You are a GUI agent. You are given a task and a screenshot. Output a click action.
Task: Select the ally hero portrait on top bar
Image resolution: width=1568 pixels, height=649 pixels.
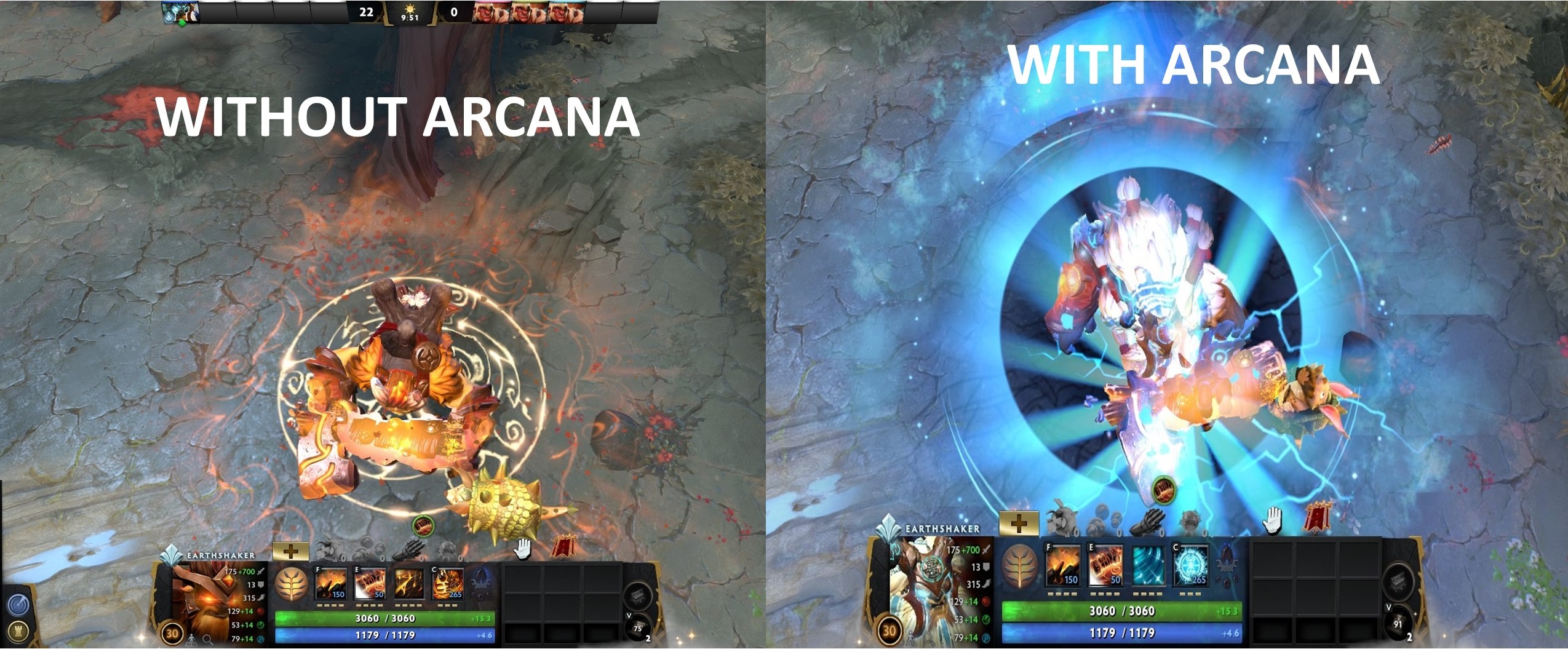pyautogui.click(x=180, y=11)
